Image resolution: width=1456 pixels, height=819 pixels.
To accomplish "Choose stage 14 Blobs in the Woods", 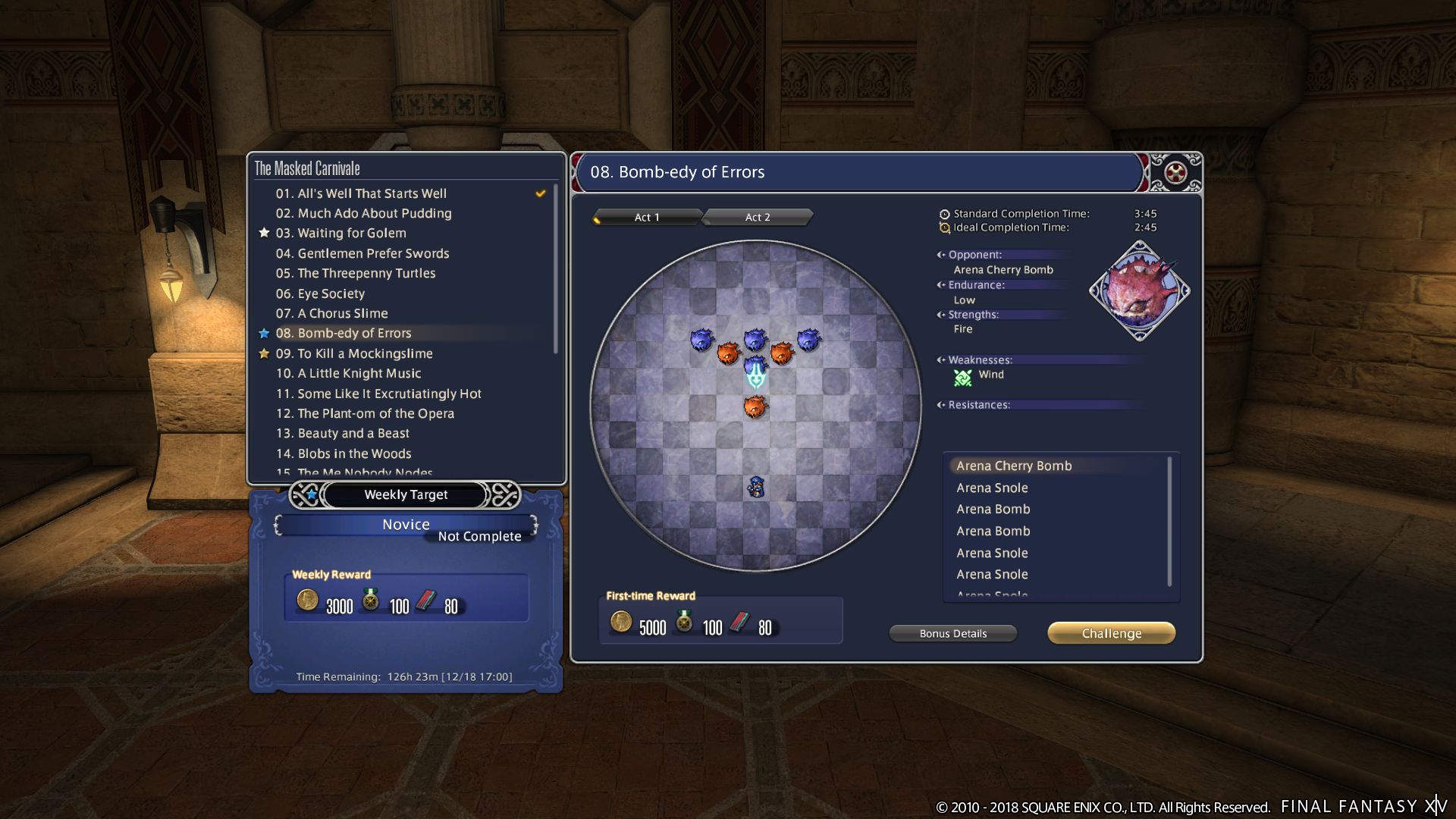I will [343, 453].
